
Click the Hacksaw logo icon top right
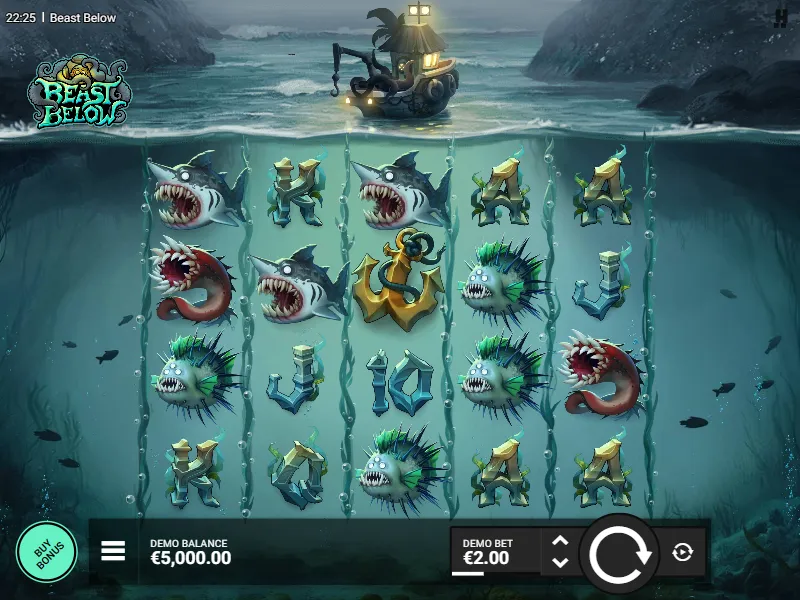pos(781,17)
